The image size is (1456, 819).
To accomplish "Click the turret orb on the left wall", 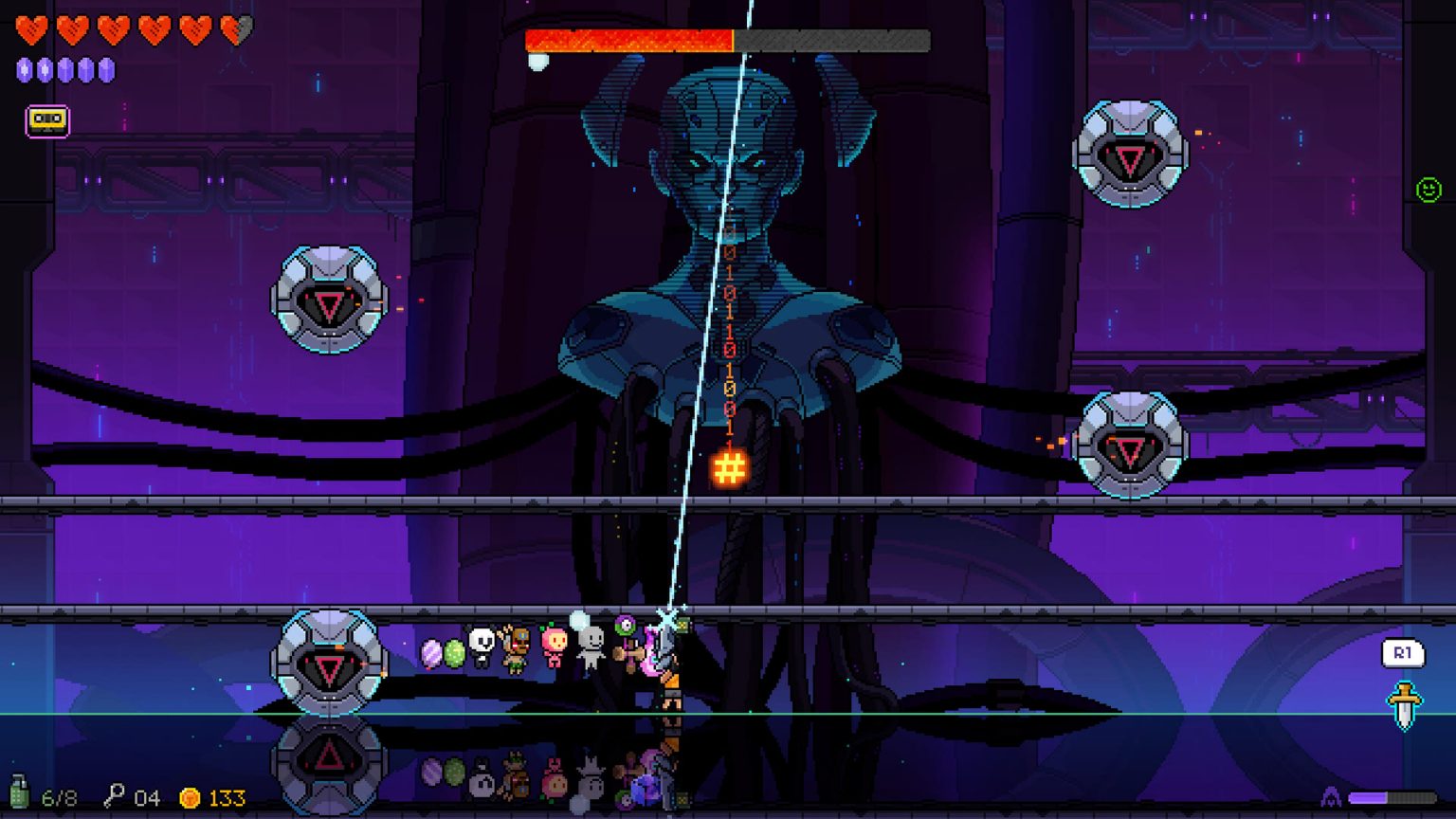I will [x=329, y=302].
